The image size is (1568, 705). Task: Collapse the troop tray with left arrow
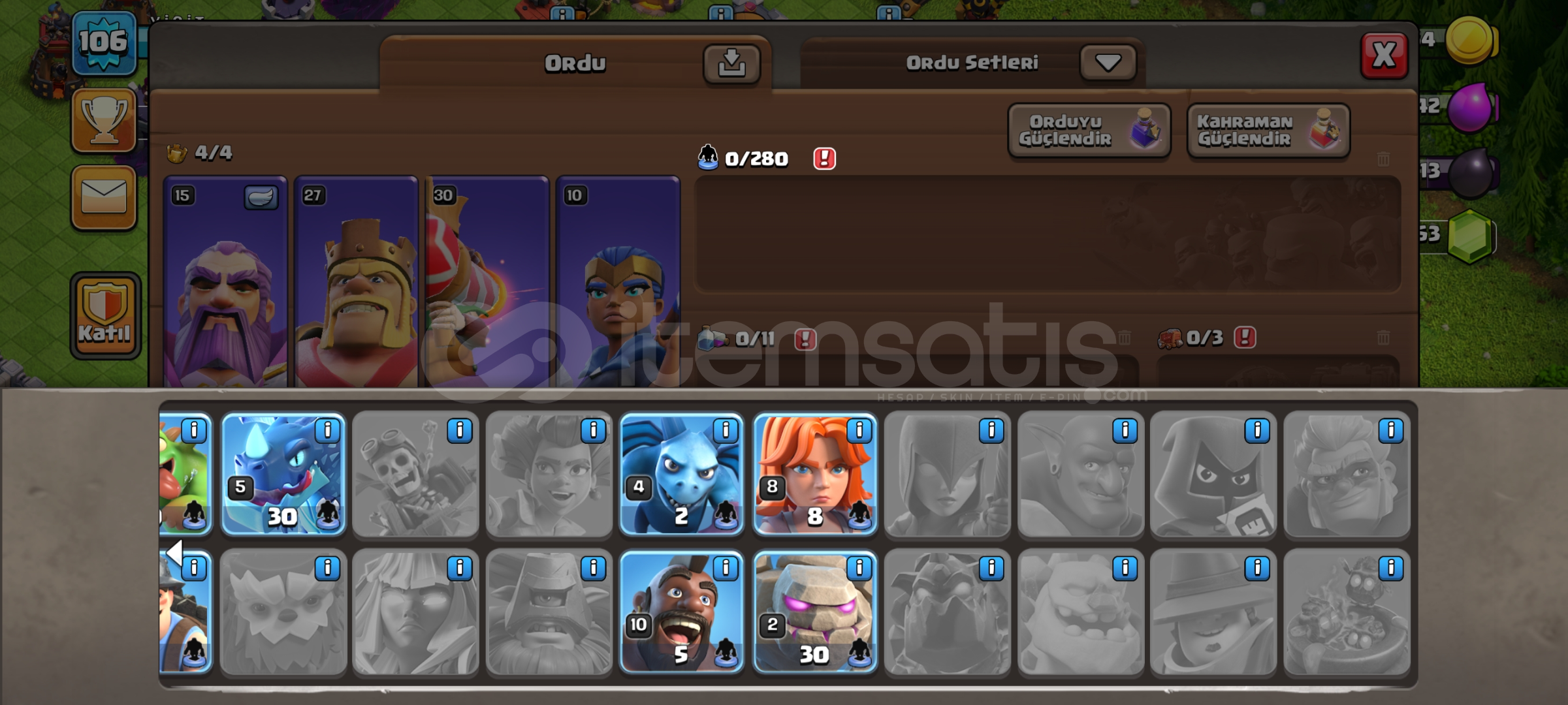point(174,552)
